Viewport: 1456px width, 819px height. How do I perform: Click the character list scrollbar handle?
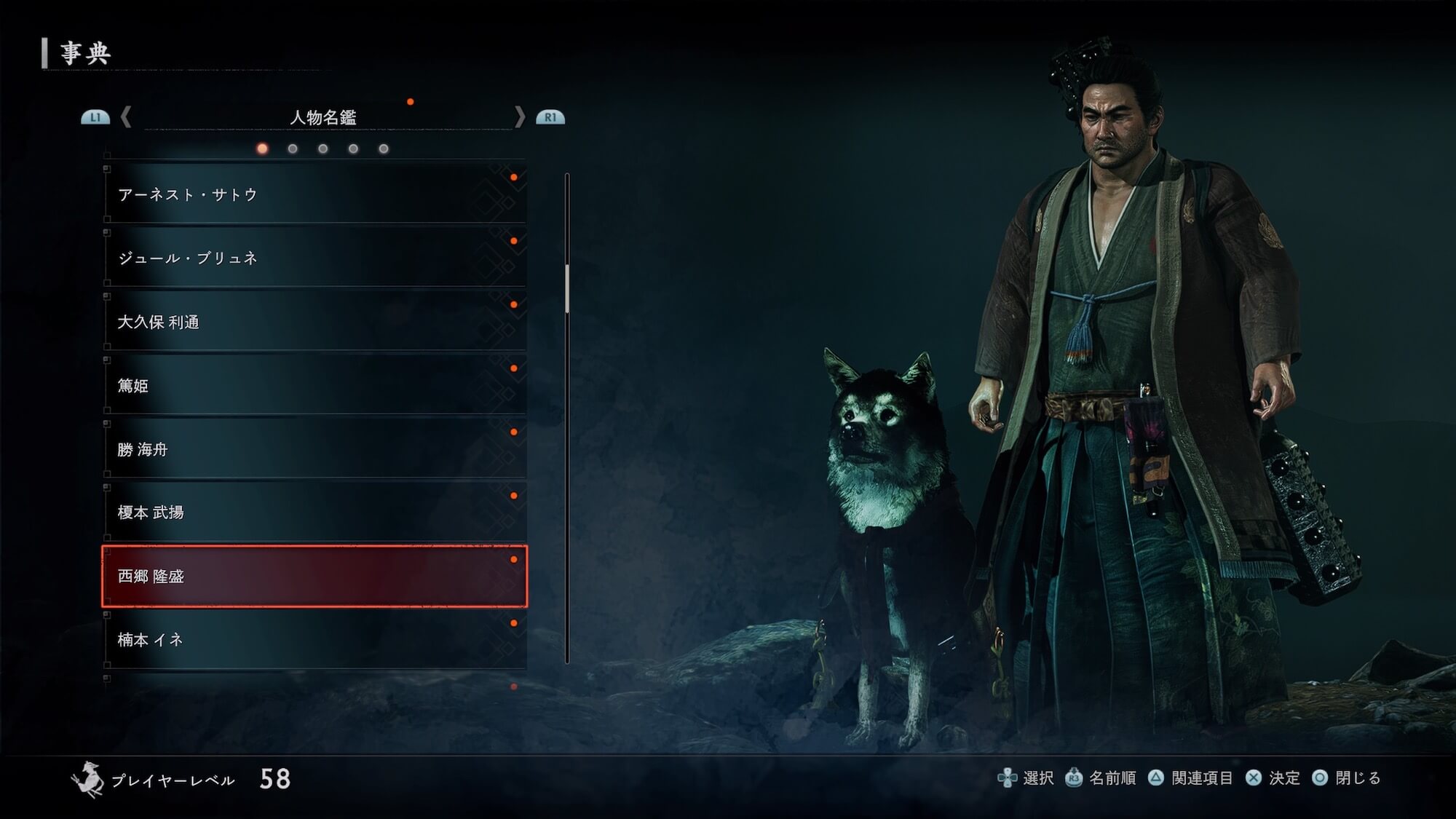coord(567,289)
